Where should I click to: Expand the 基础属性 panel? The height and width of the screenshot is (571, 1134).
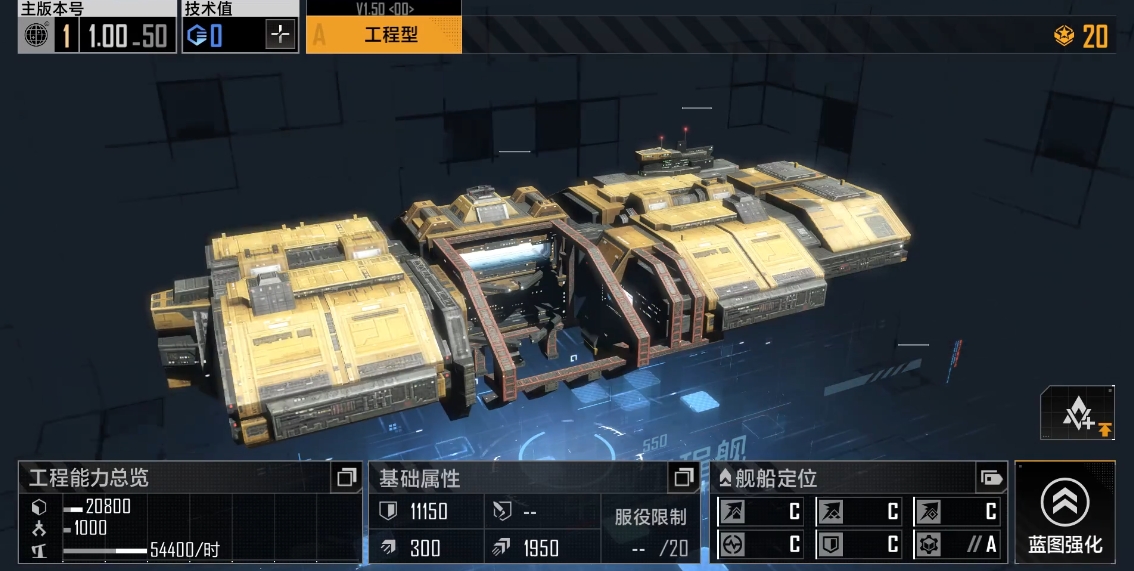click(684, 478)
